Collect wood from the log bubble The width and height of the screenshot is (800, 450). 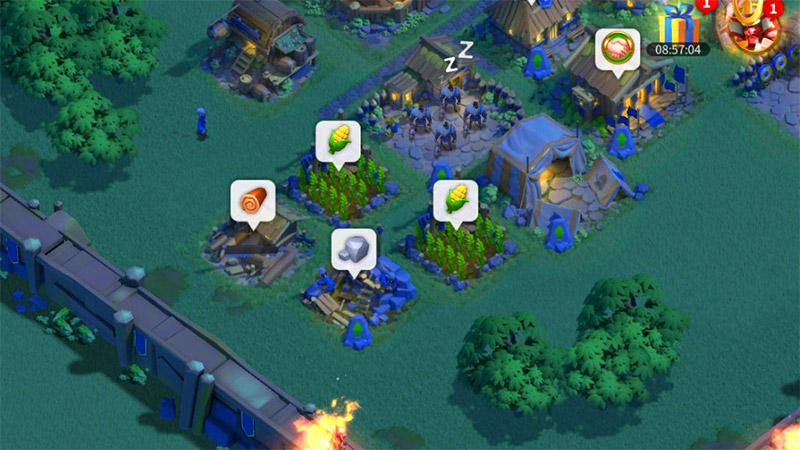(252, 201)
